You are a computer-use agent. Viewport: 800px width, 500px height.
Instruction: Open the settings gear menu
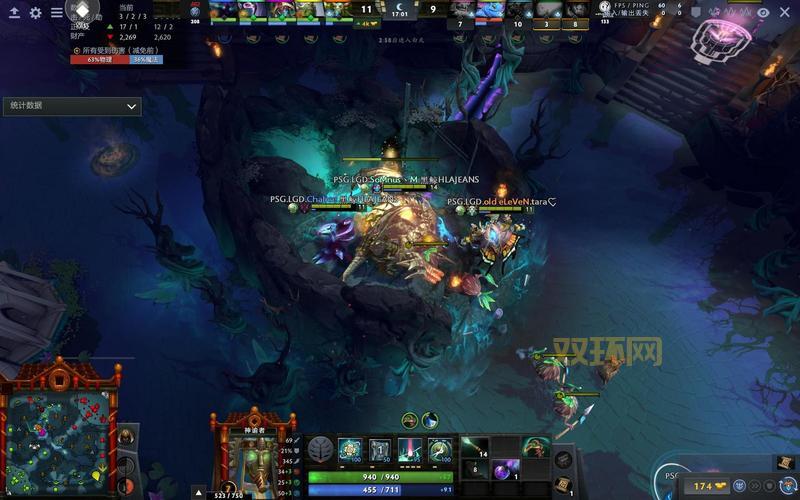[x=36, y=13]
